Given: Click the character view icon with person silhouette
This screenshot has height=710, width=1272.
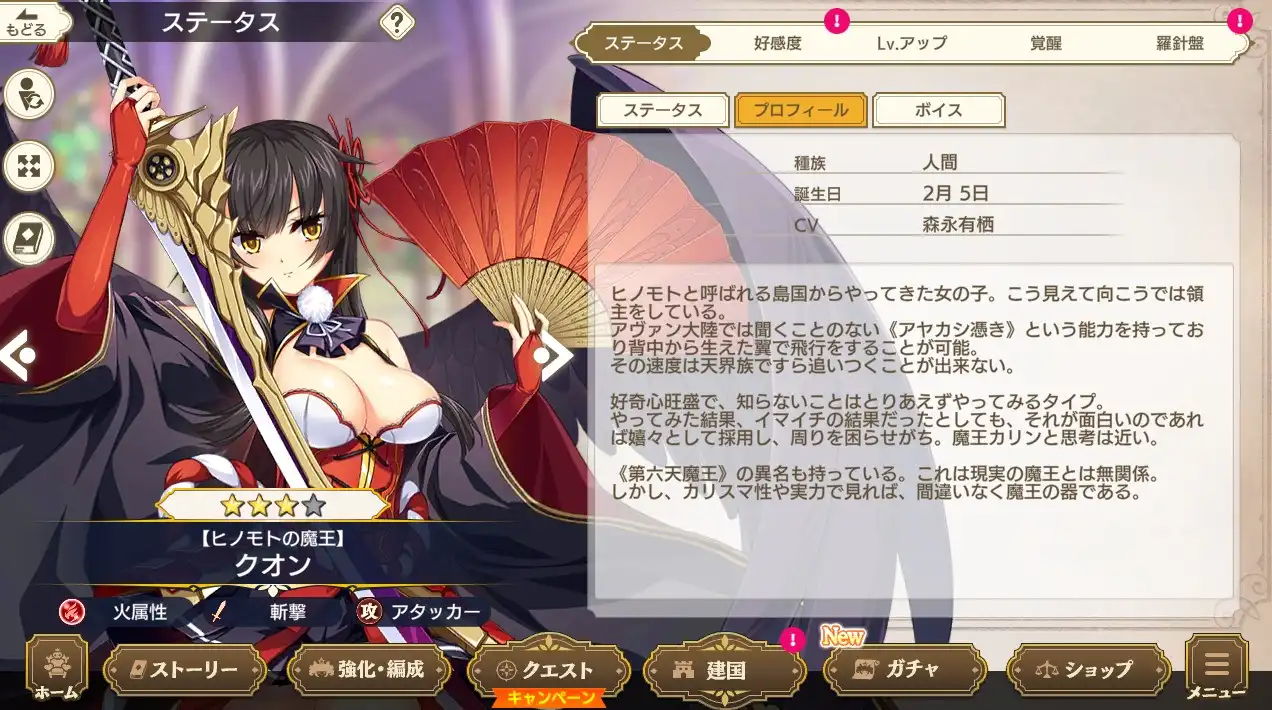Looking at the screenshot, I should (29, 95).
